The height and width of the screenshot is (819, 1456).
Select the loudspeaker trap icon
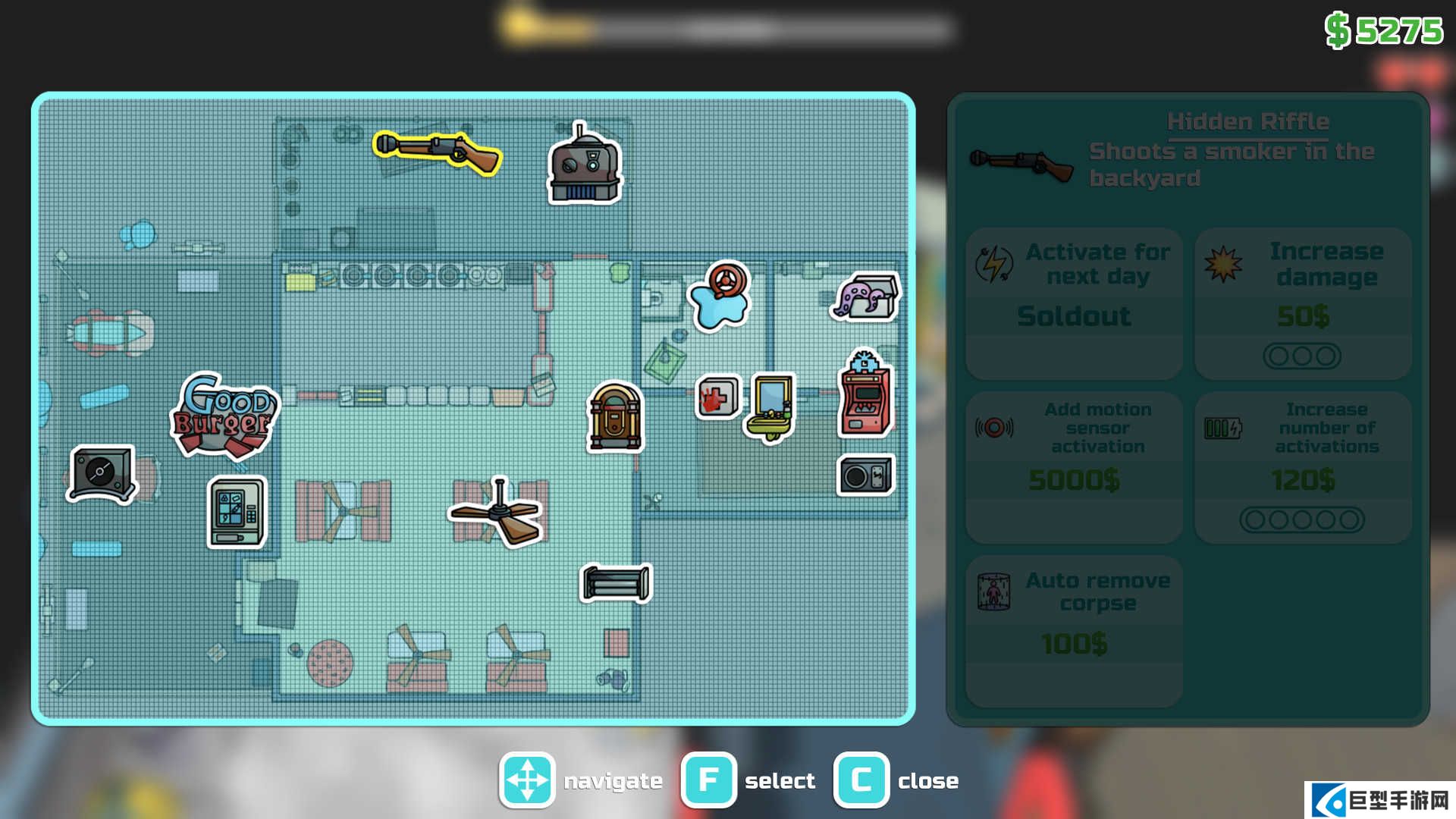(x=865, y=475)
